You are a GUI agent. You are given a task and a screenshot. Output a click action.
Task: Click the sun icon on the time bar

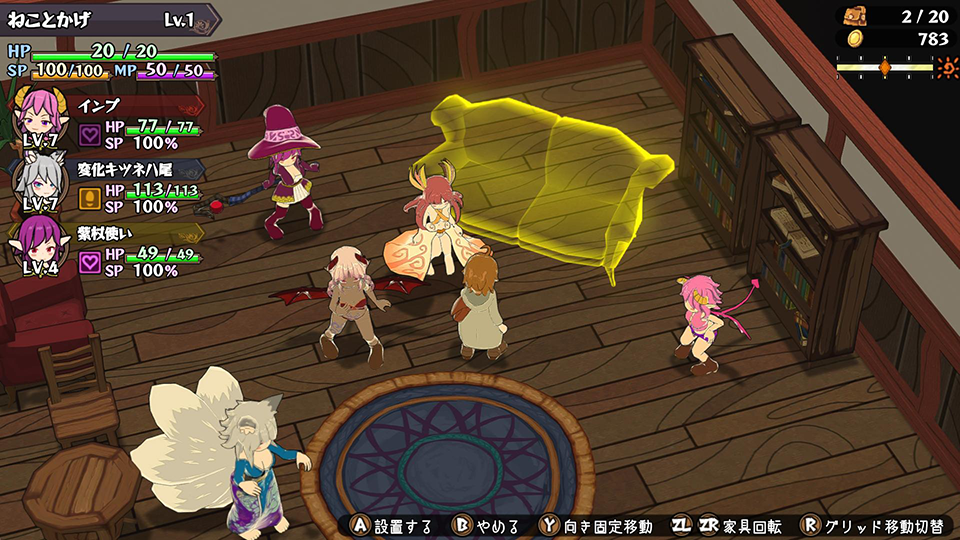pos(947,67)
